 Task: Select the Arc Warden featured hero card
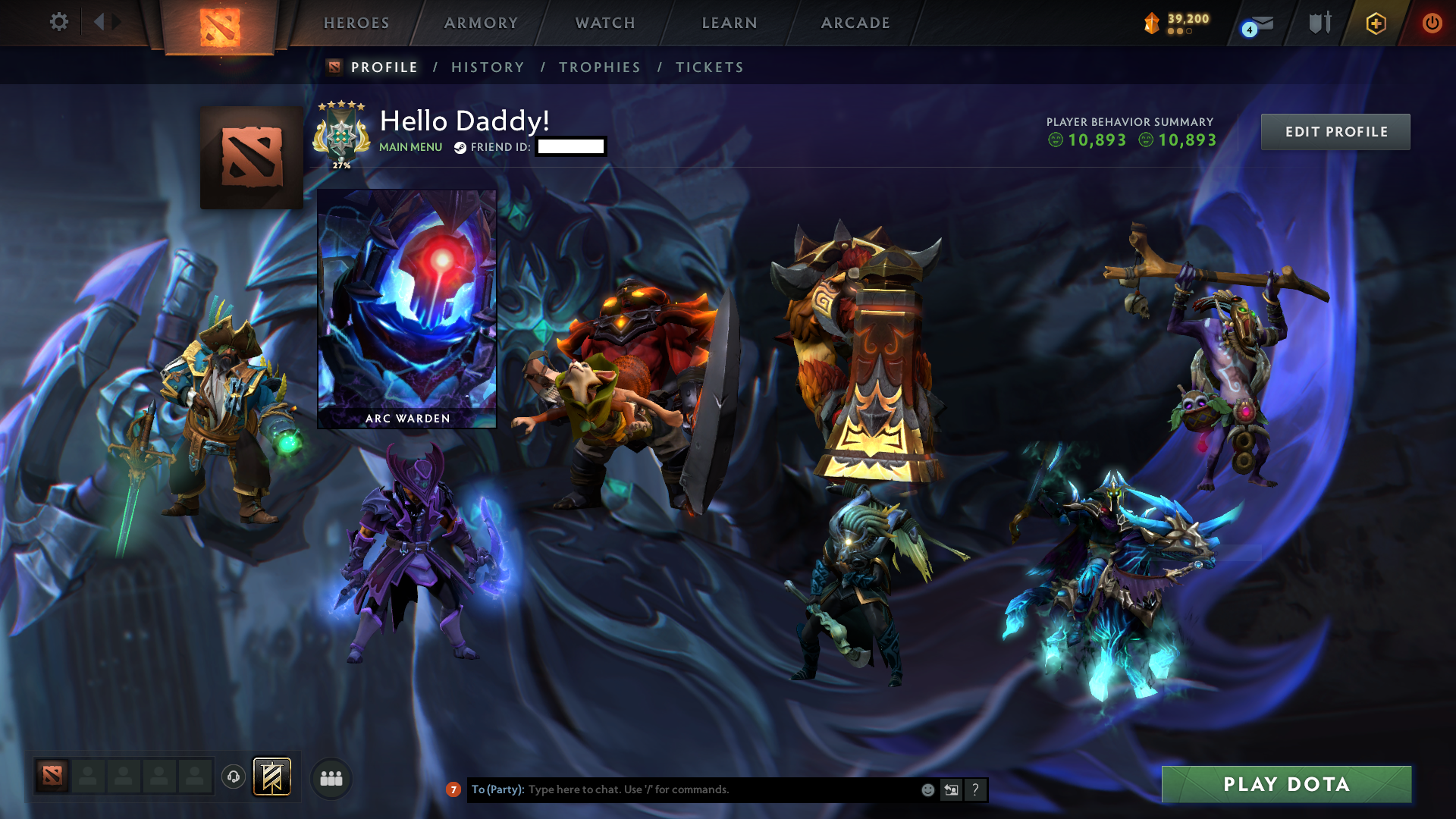pos(406,307)
